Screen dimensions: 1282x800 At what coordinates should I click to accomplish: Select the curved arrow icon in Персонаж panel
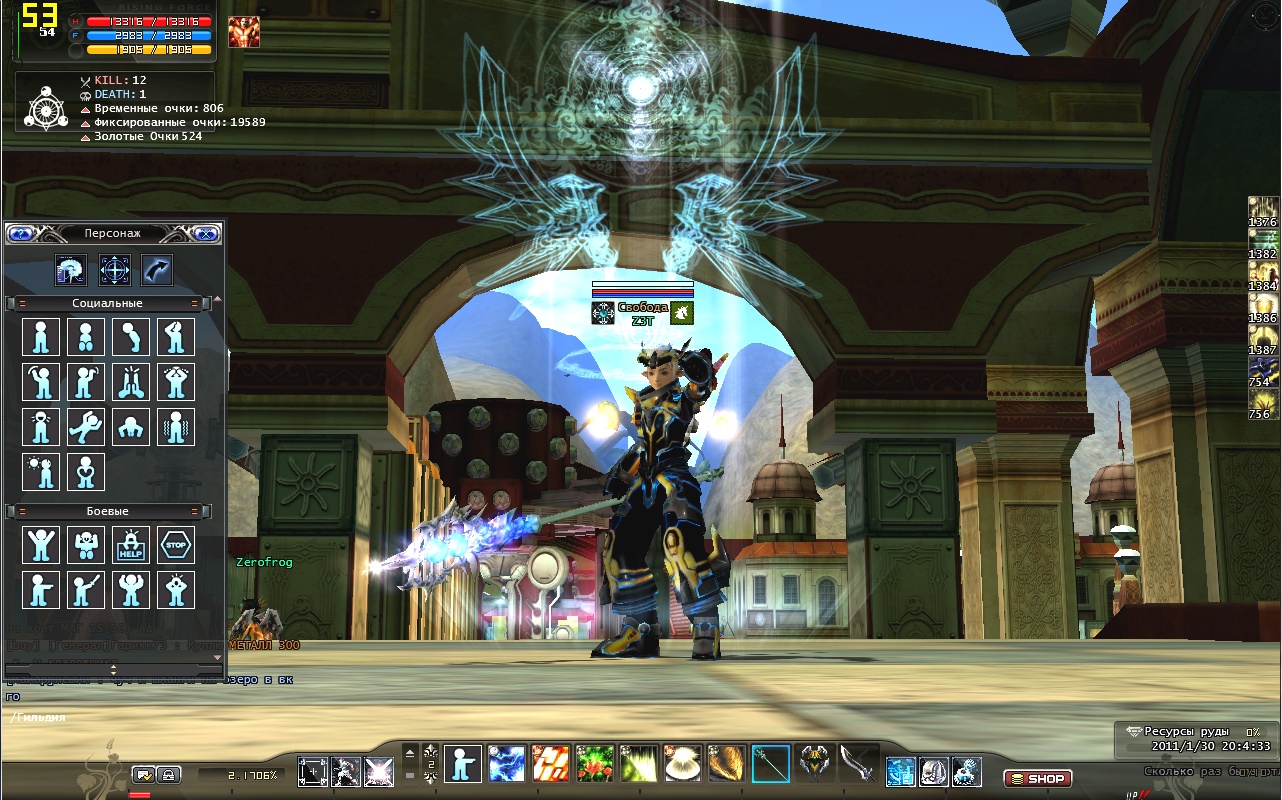coord(157,269)
